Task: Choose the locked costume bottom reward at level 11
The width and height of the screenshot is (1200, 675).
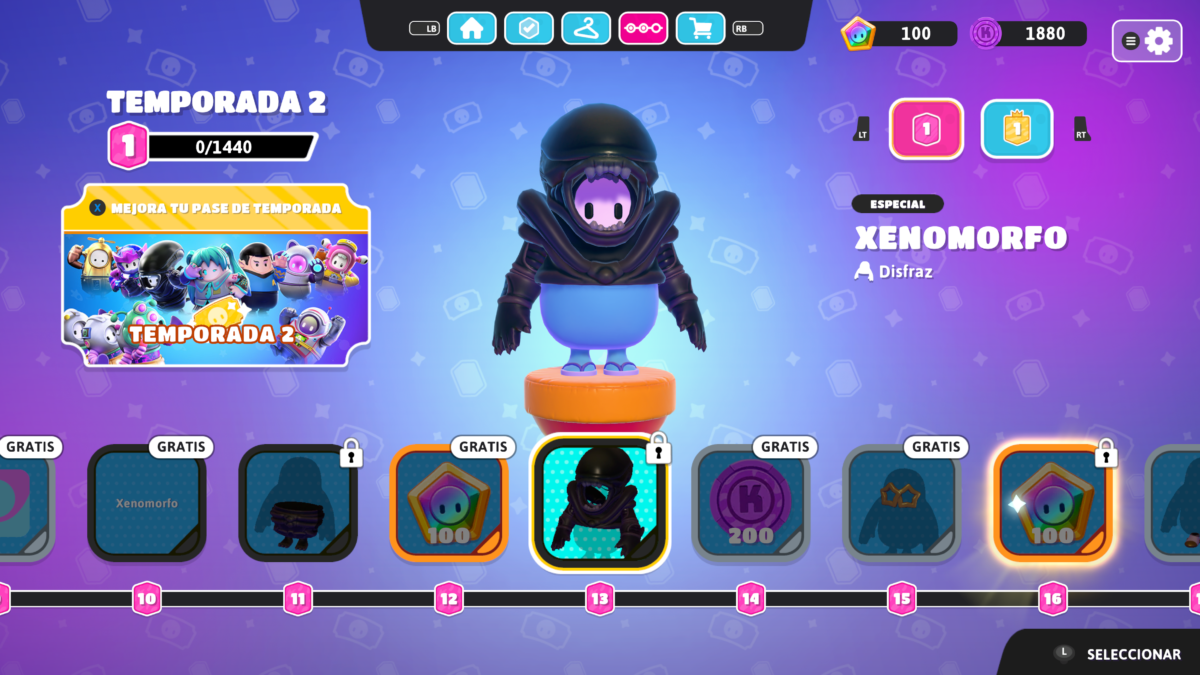Action: (298, 503)
